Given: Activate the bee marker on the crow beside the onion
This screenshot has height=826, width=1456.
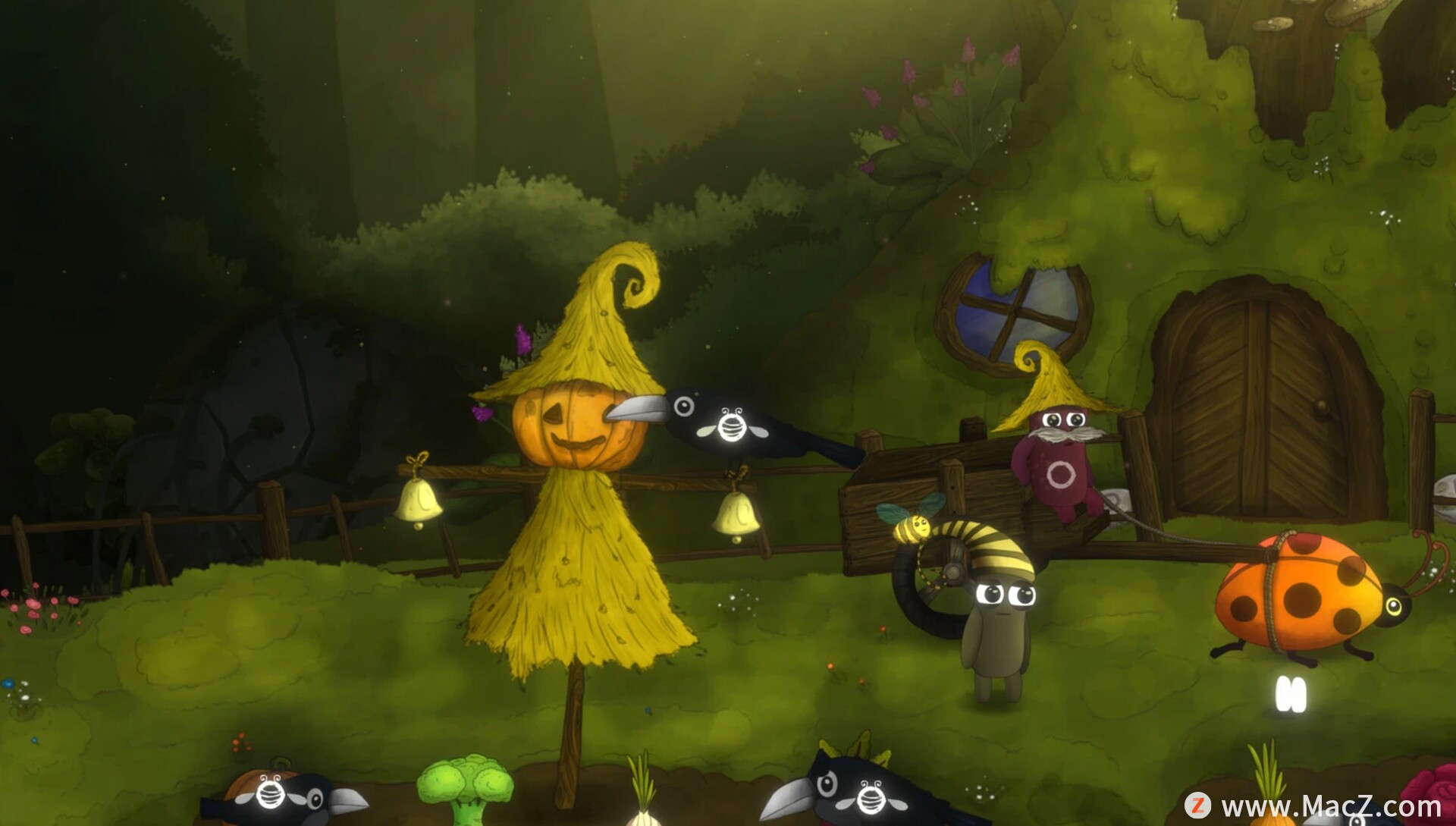Looking at the screenshot, I should [871, 797].
